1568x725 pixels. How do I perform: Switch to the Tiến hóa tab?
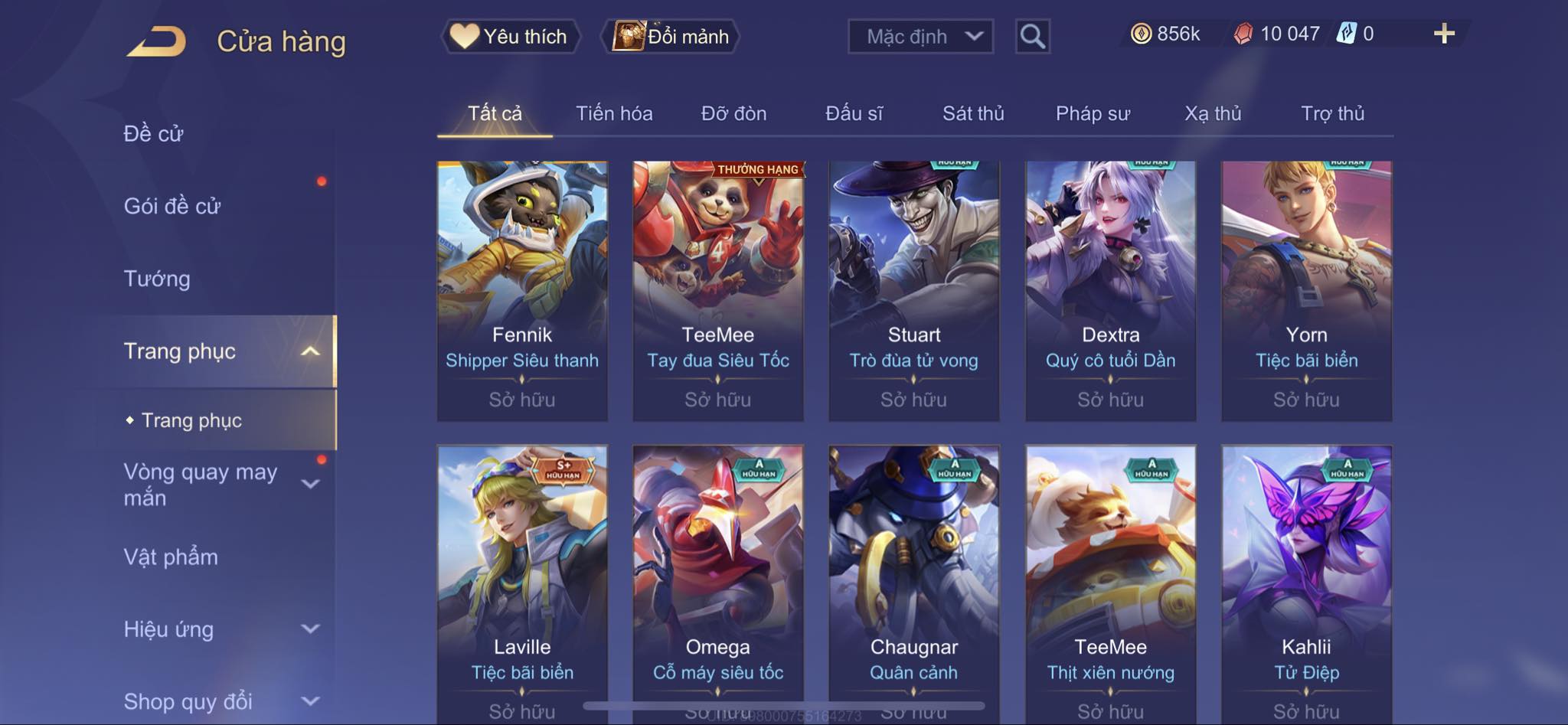[x=614, y=113]
